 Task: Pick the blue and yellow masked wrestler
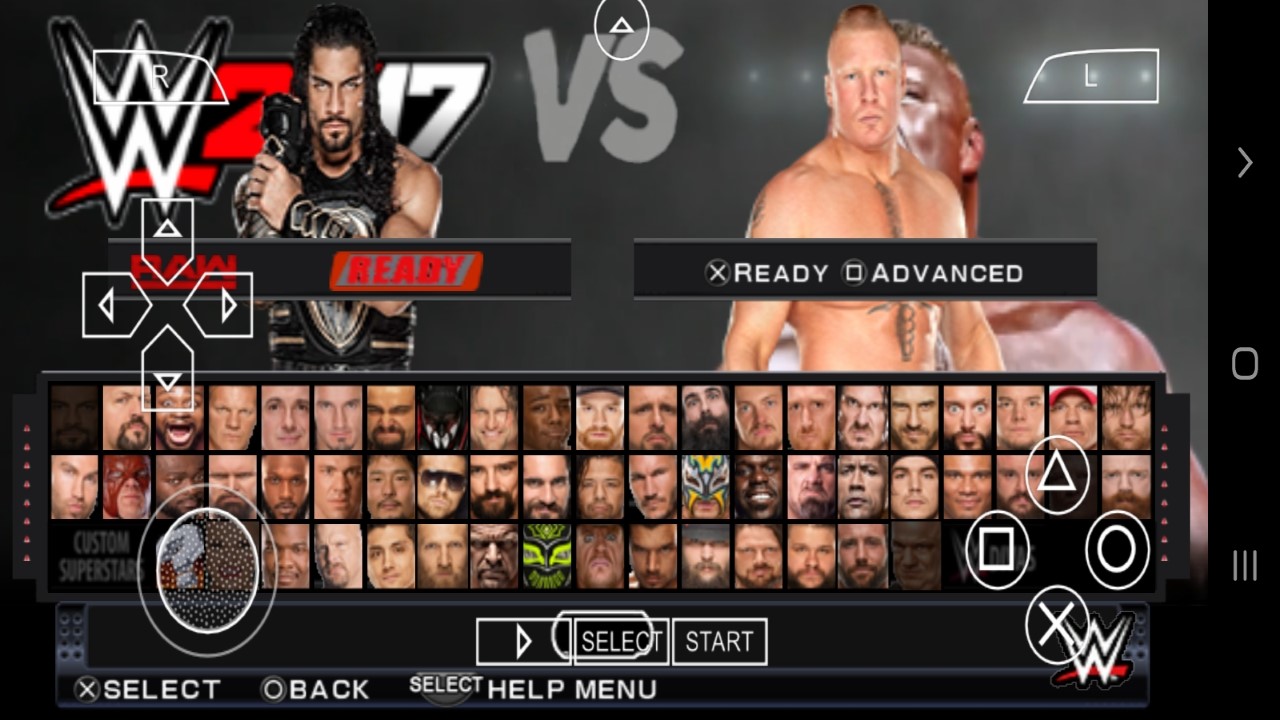pyautogui.click(x=705, y=487)
